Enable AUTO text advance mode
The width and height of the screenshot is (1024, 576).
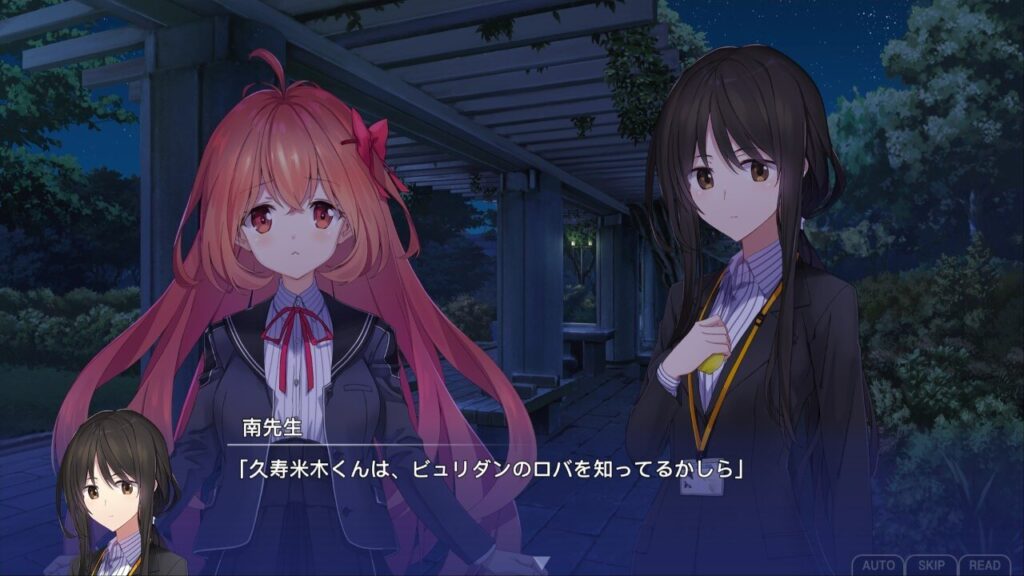[x=878, y=565]
